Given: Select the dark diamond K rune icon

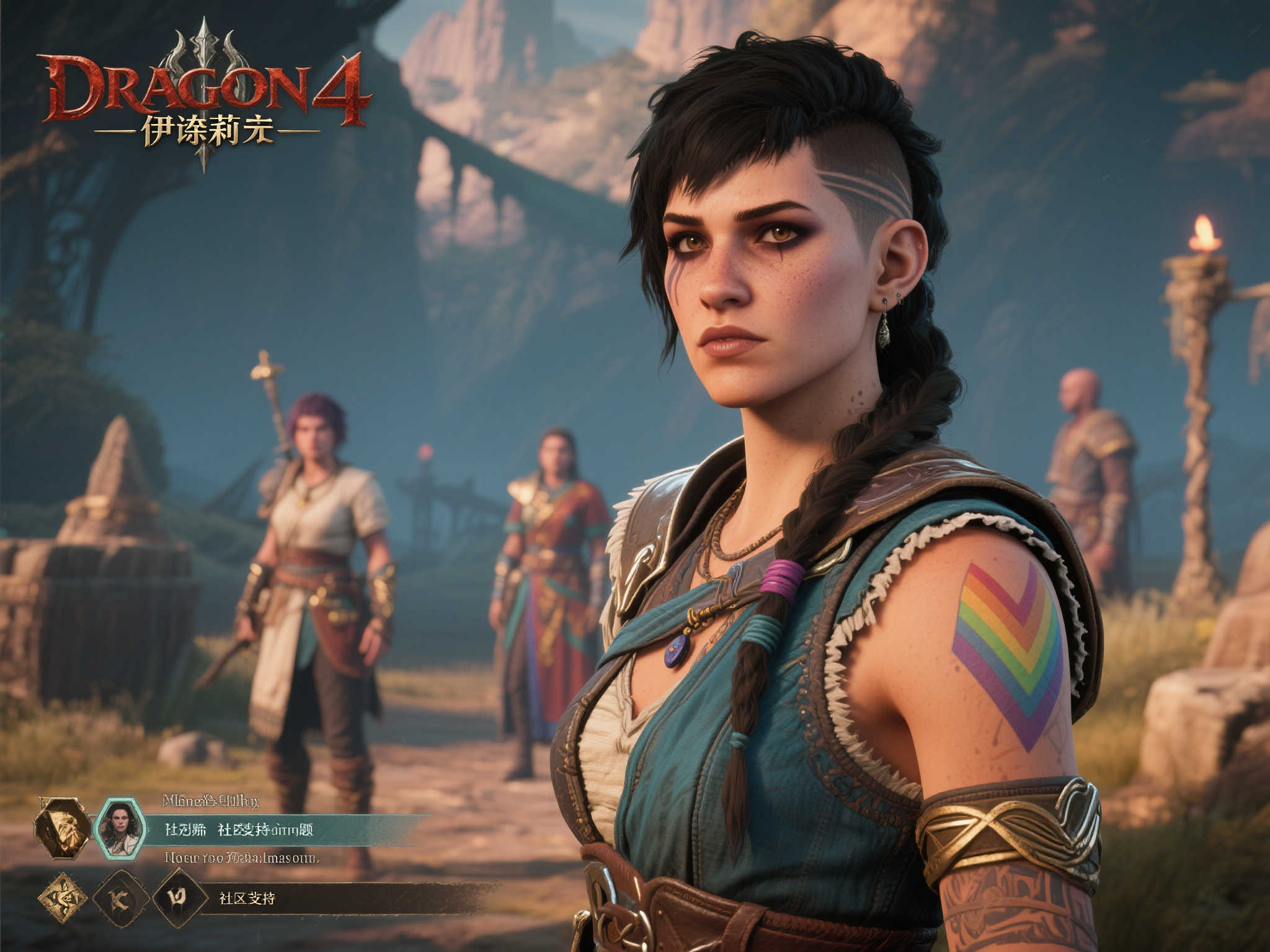Looking at the screenshot, I should [120, 898].
